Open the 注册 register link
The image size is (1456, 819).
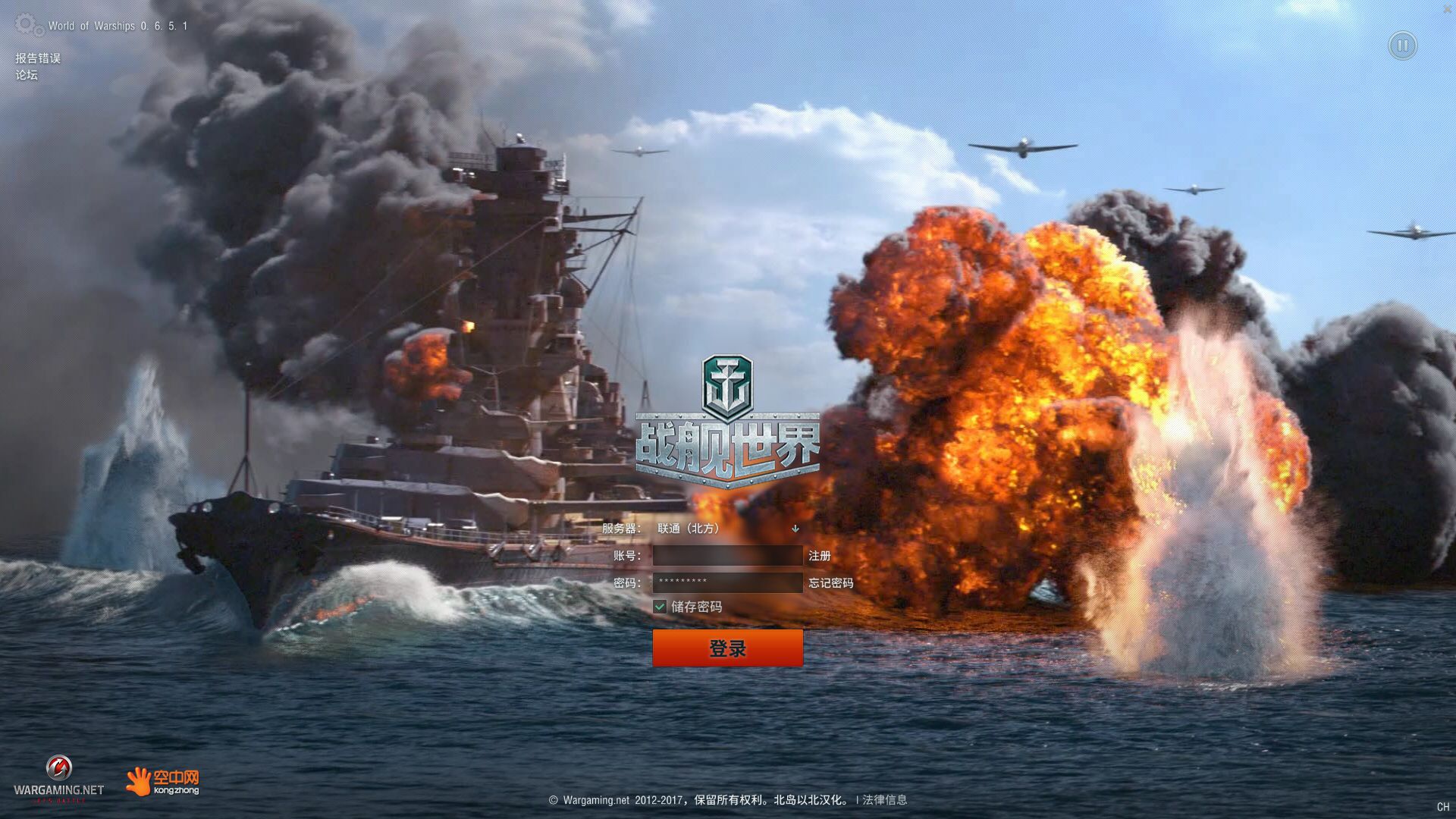coord(819,556)
